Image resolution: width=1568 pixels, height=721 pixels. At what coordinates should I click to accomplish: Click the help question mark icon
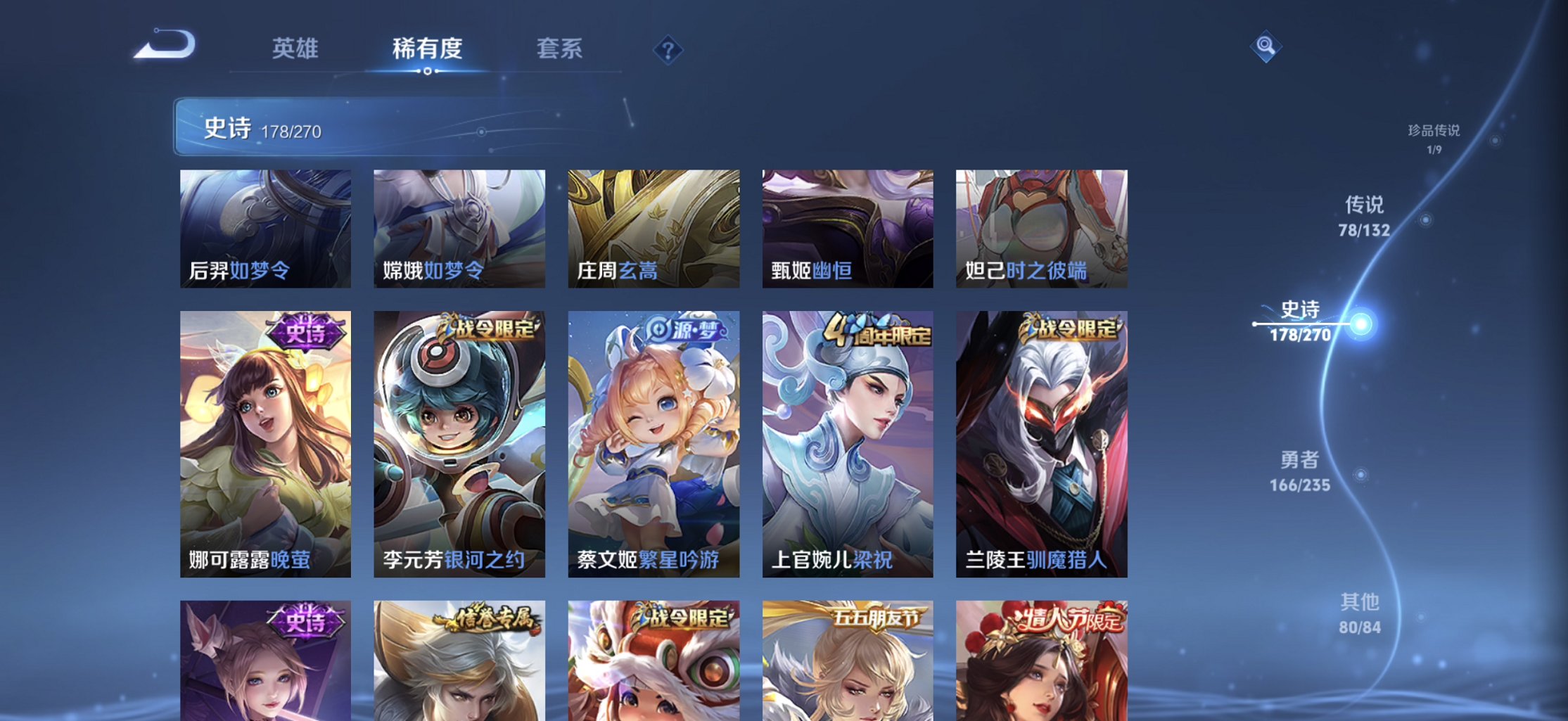tap(668, 49)
